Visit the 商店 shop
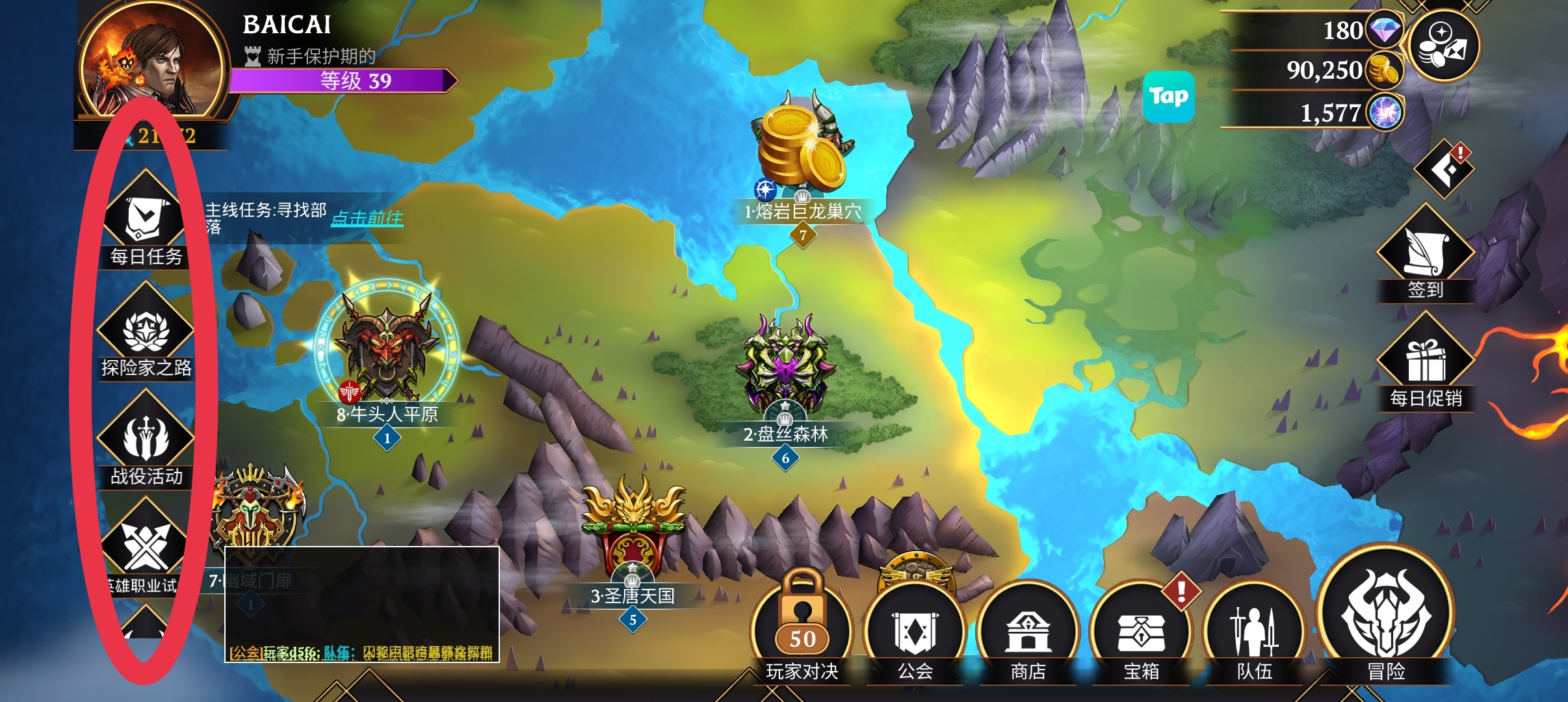This screenshot has width=1568, height=702. 1028,630
